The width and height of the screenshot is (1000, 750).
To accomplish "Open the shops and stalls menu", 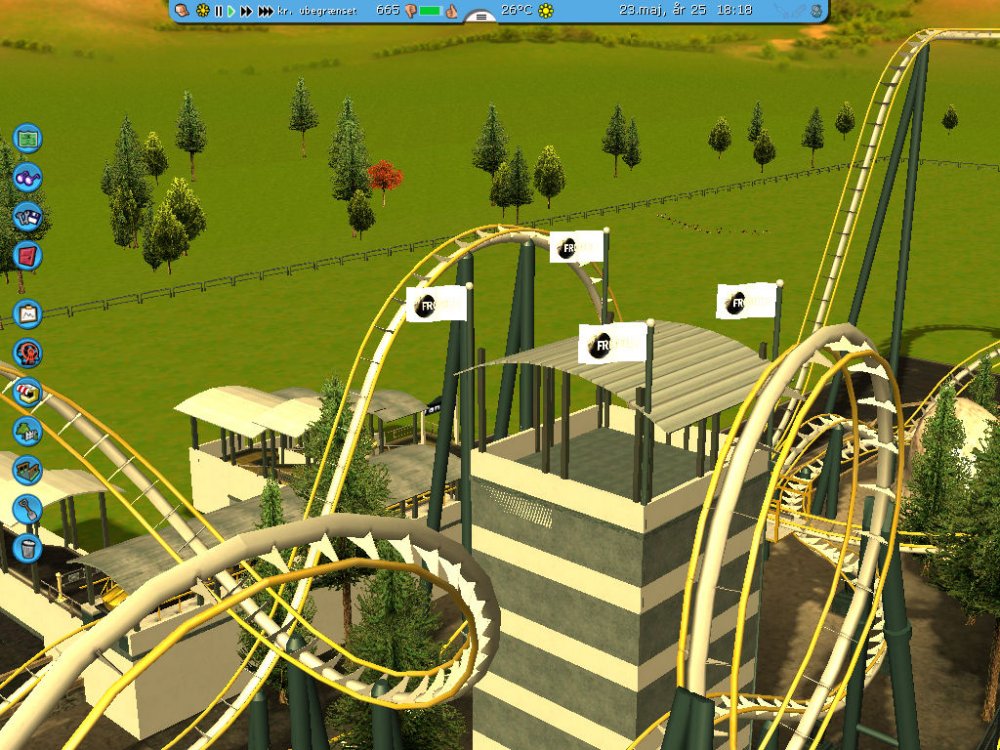I will pos(28,392).
